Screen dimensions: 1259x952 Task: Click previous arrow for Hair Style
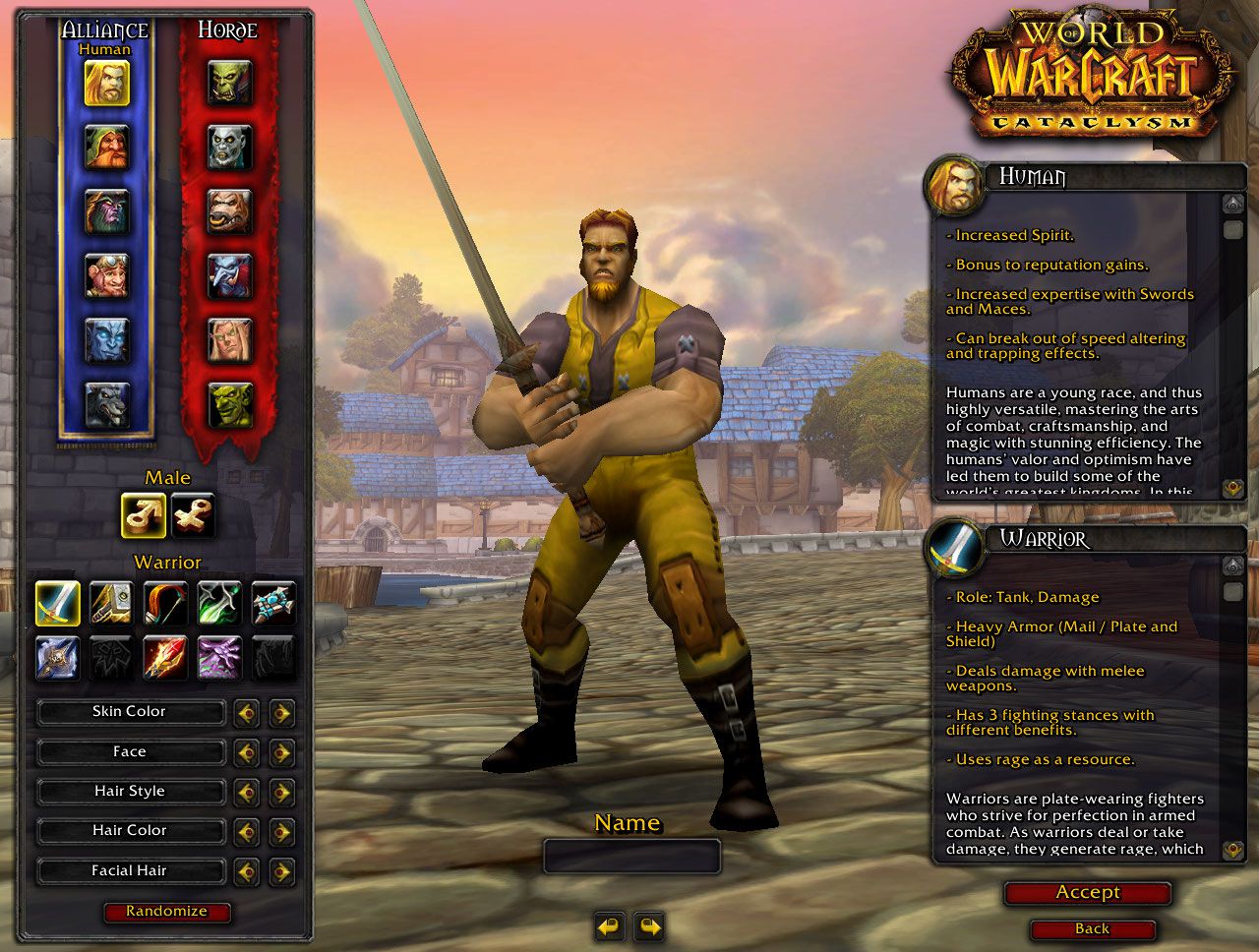point(247,792)
